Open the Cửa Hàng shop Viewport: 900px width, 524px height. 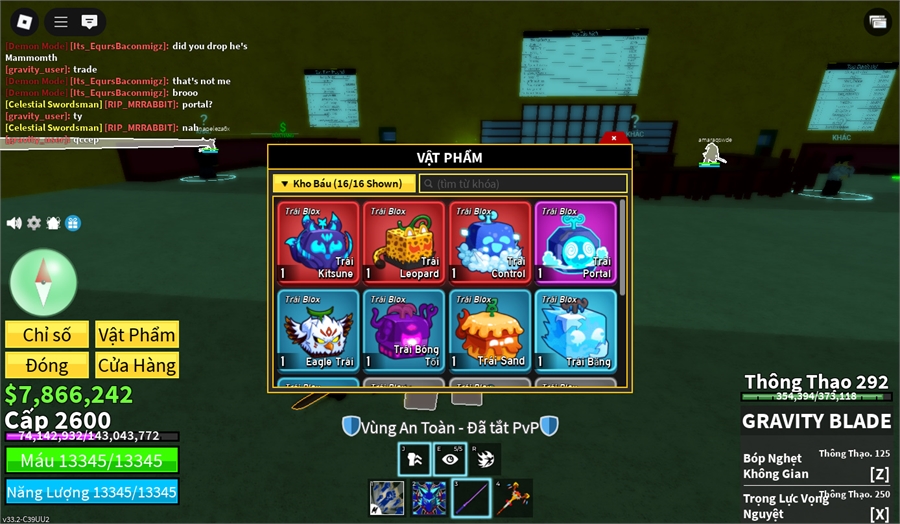[x=136, y=365]
